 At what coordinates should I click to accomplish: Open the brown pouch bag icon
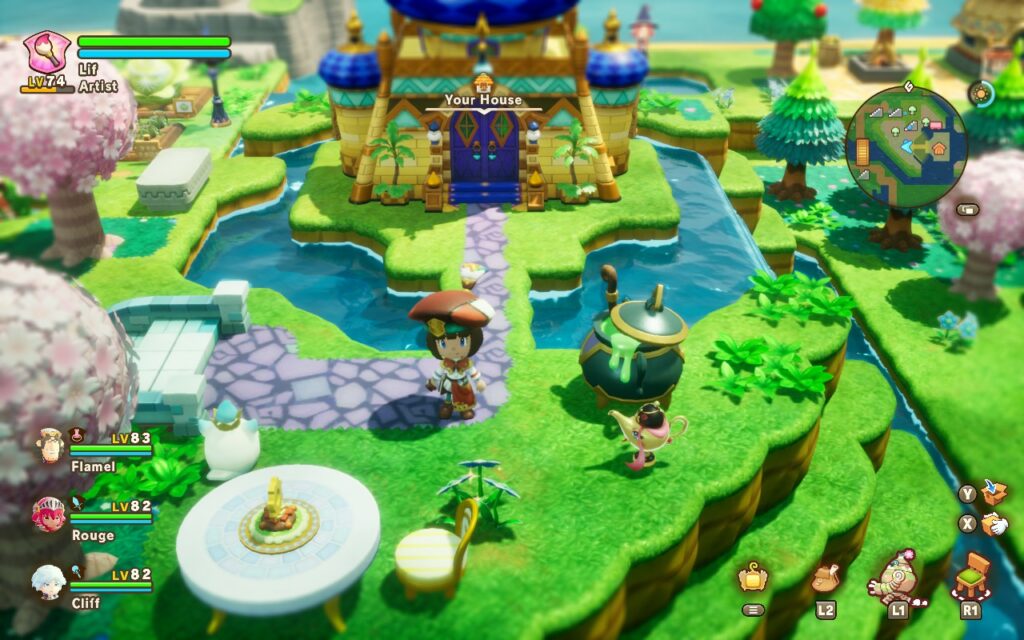click(x=825, y=578)
